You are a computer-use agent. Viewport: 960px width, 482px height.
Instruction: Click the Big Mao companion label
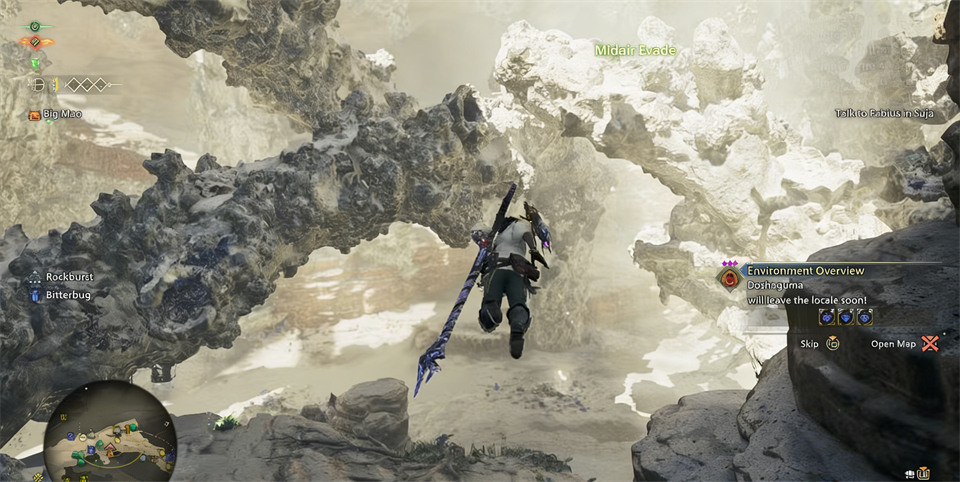tap(56, 115)
